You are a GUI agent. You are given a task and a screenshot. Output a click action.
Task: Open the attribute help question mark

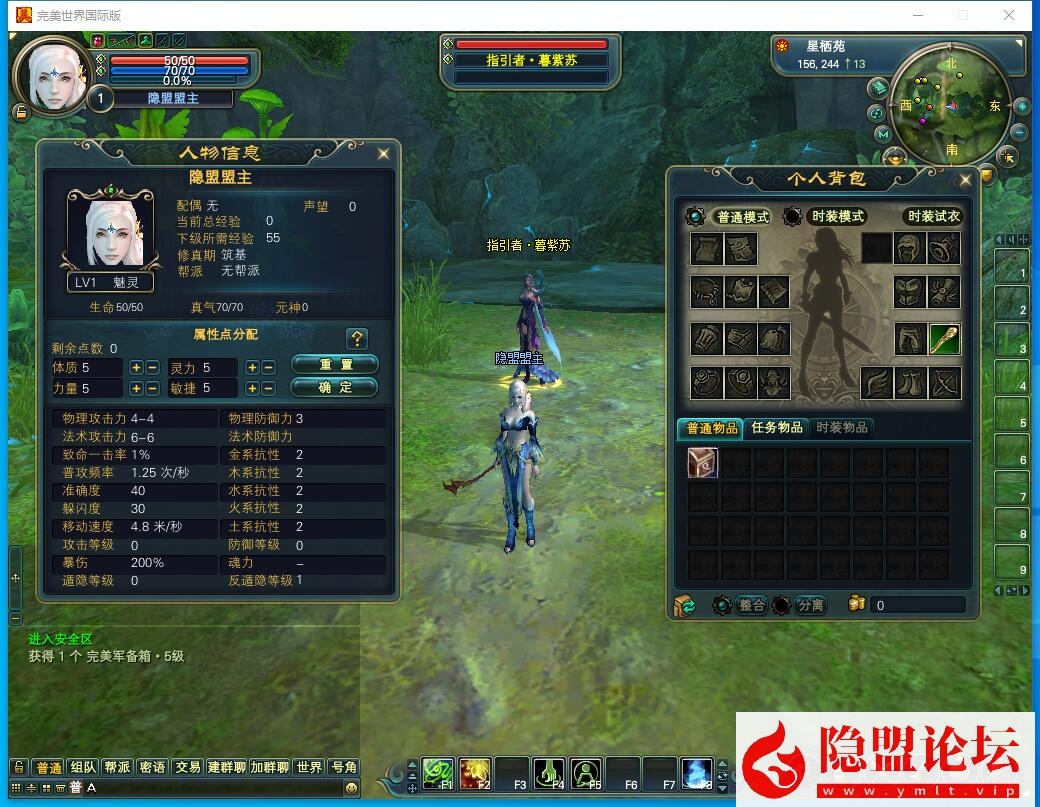click(x=357, y=338)
